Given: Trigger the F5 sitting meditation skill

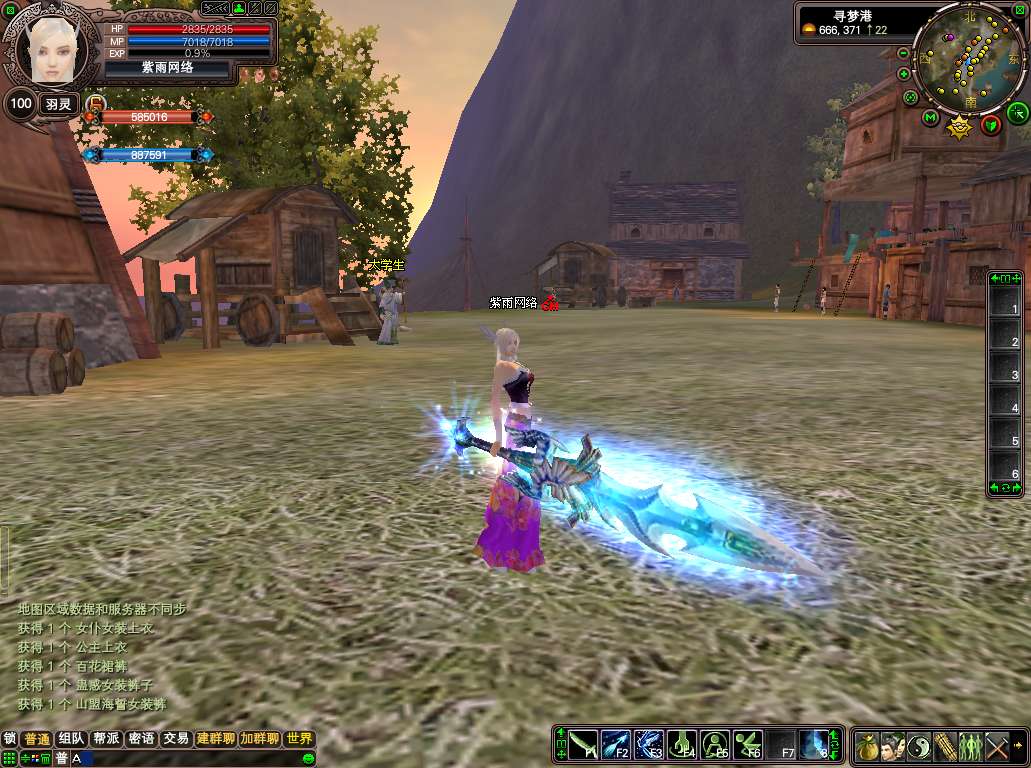Looking at the screenshot, I should [715, 745].
